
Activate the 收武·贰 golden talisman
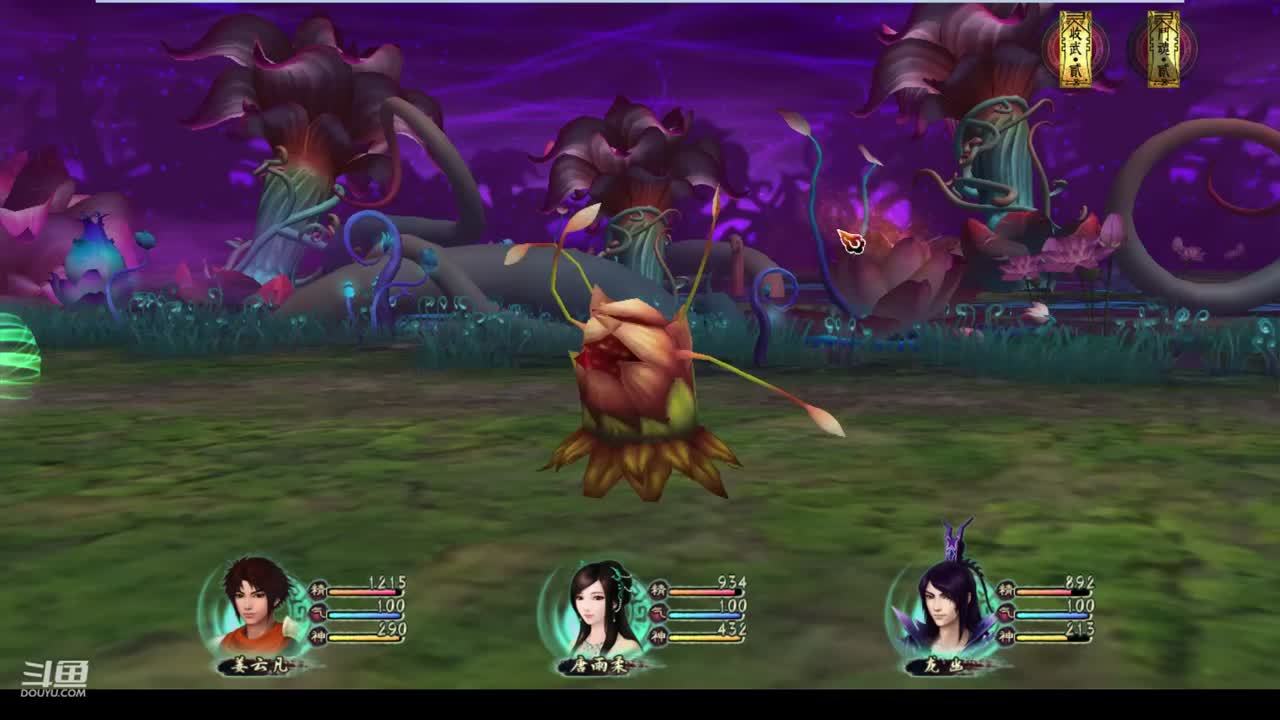pos(1076,48)
